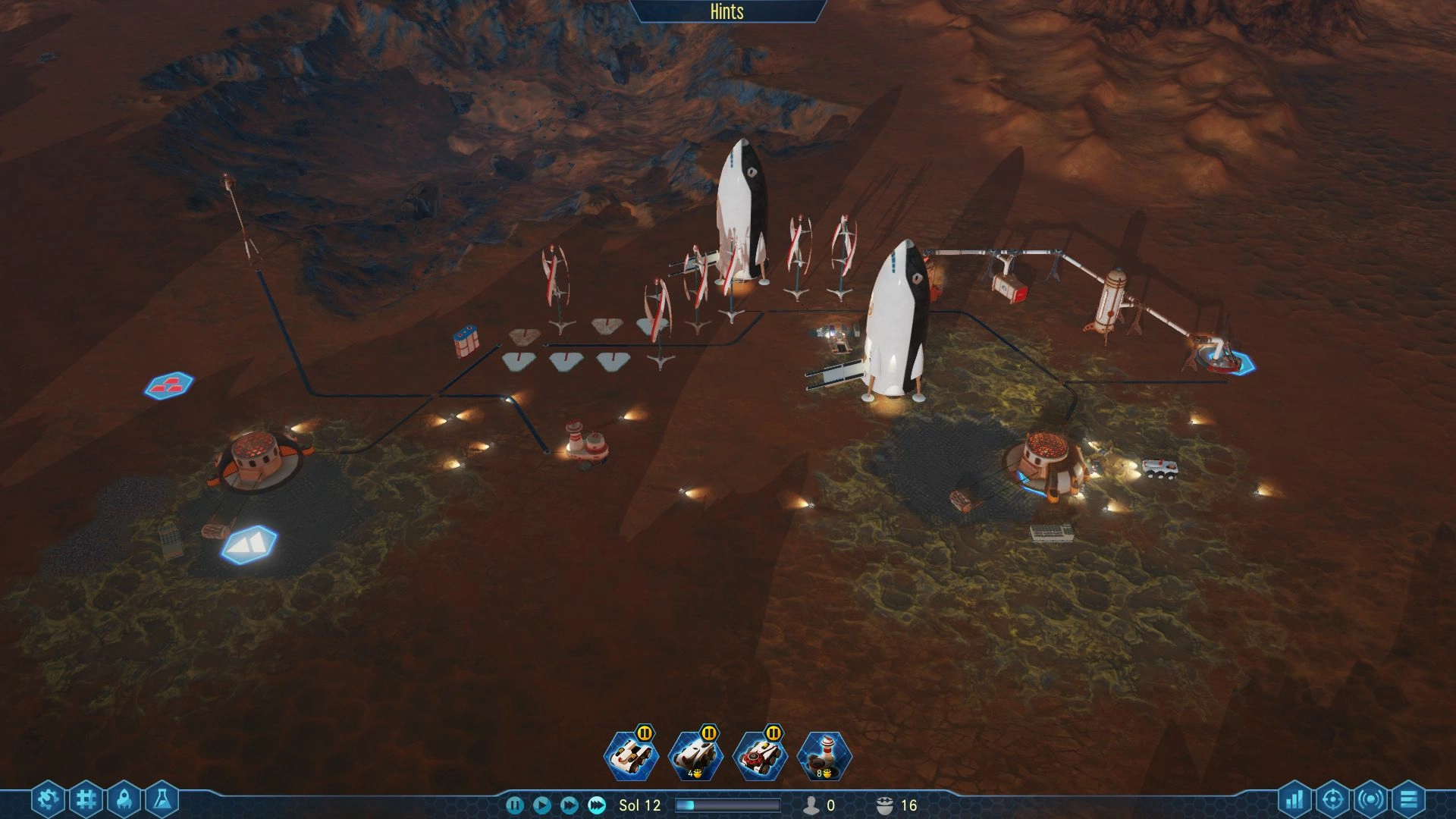1456x819 pixels.
Task: Open the Hints panel
Action: (726, 11)
